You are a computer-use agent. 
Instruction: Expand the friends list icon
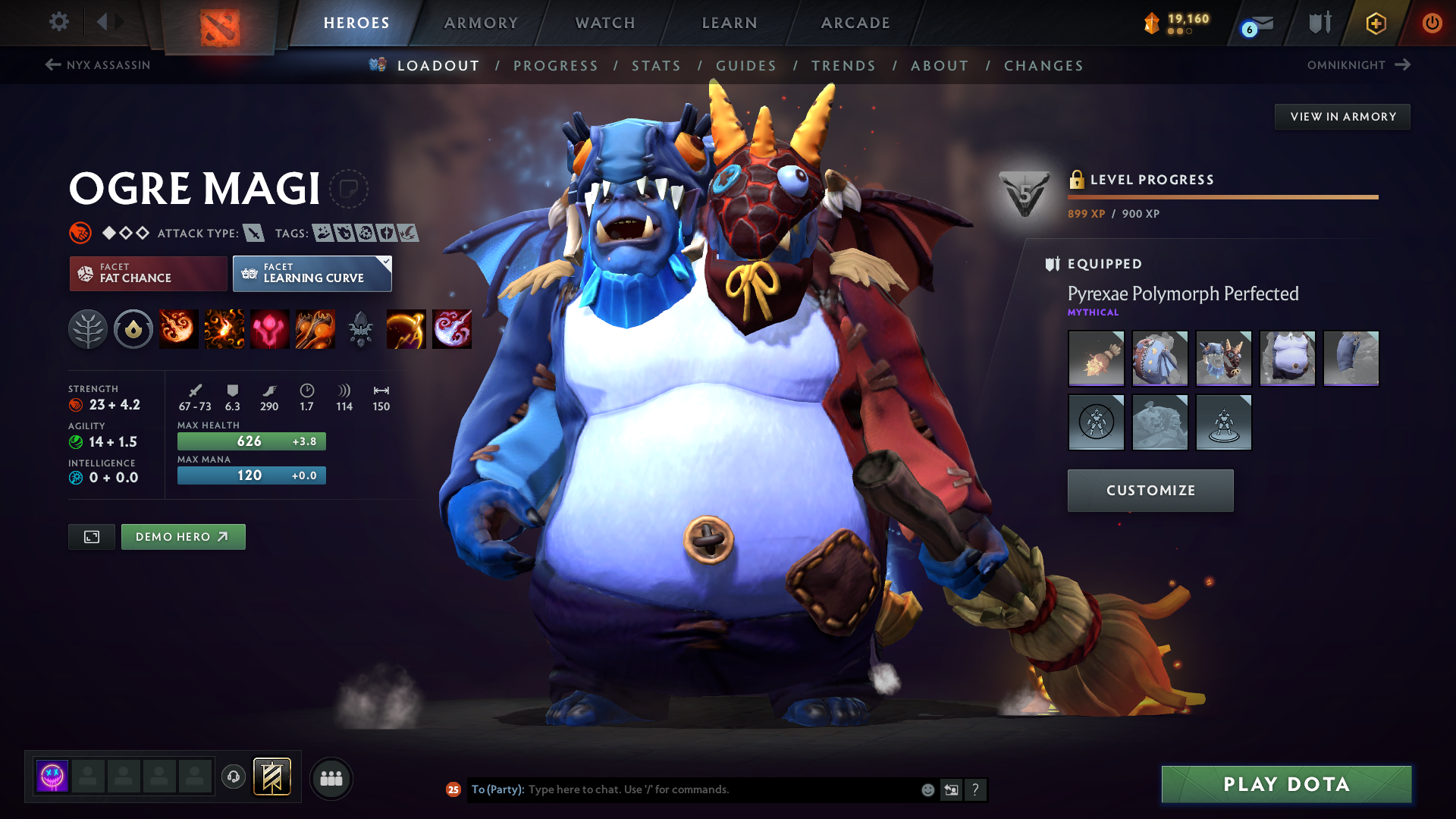(x=331, y=778)
